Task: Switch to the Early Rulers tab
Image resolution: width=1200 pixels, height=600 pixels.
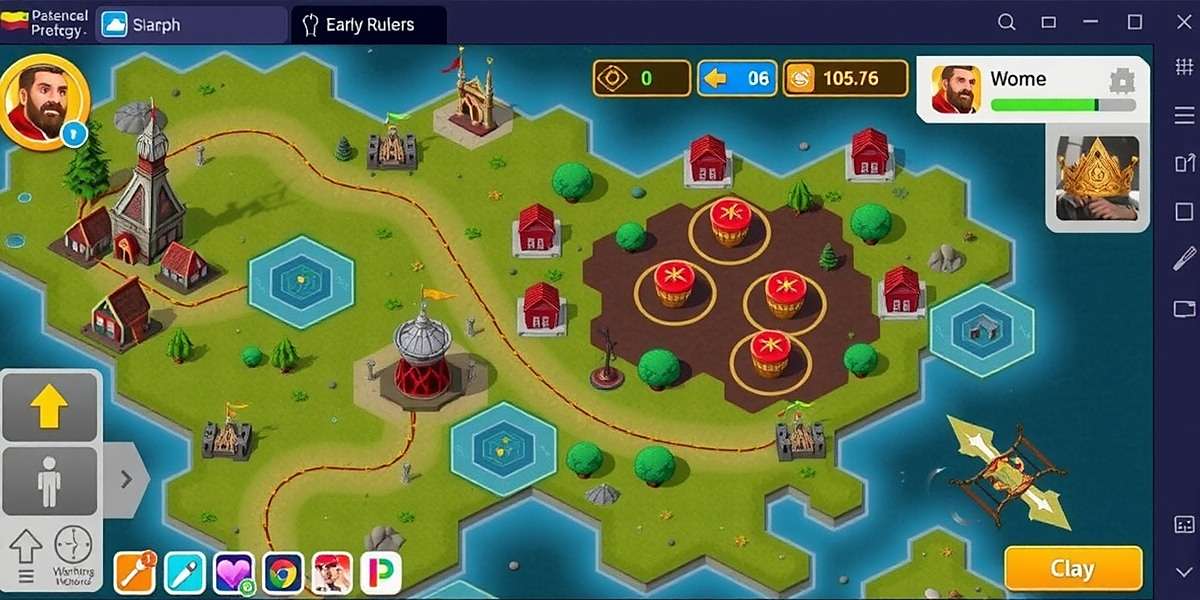Action: pyautogui.click(x=369, y=25)
